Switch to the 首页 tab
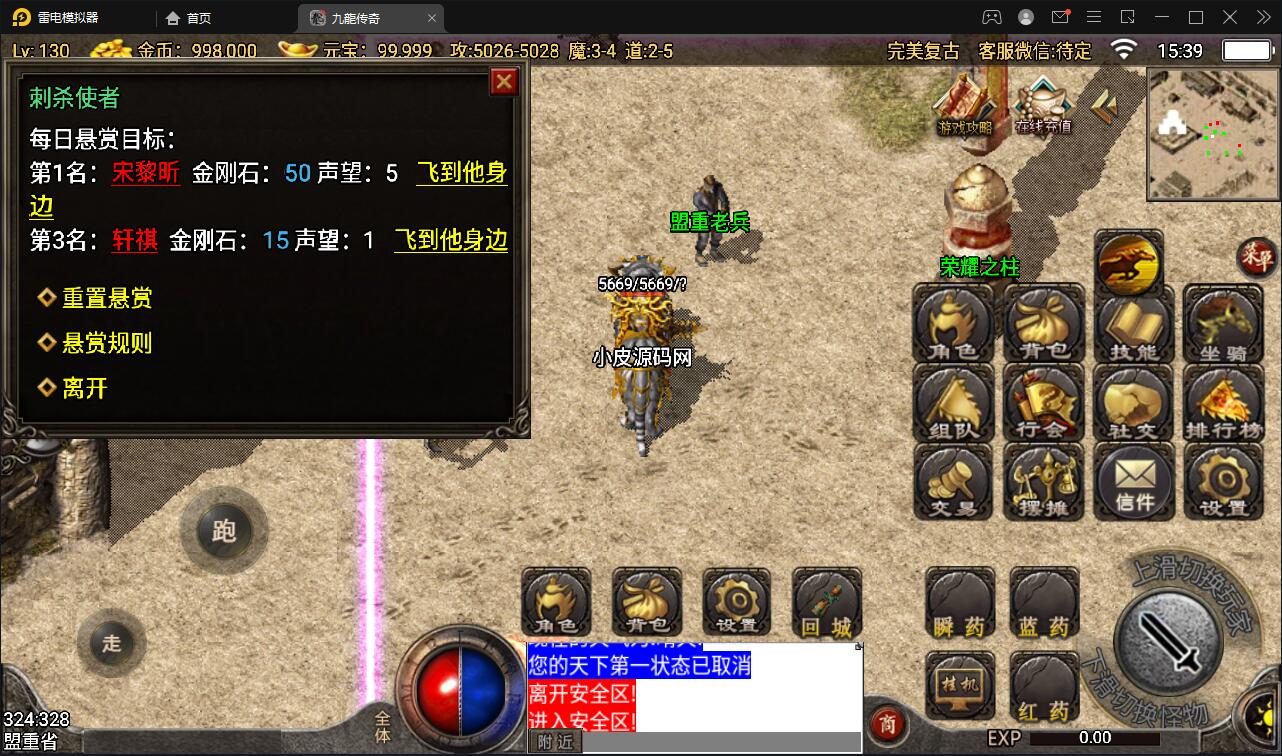1282x756 pixels. pos(186,17)
